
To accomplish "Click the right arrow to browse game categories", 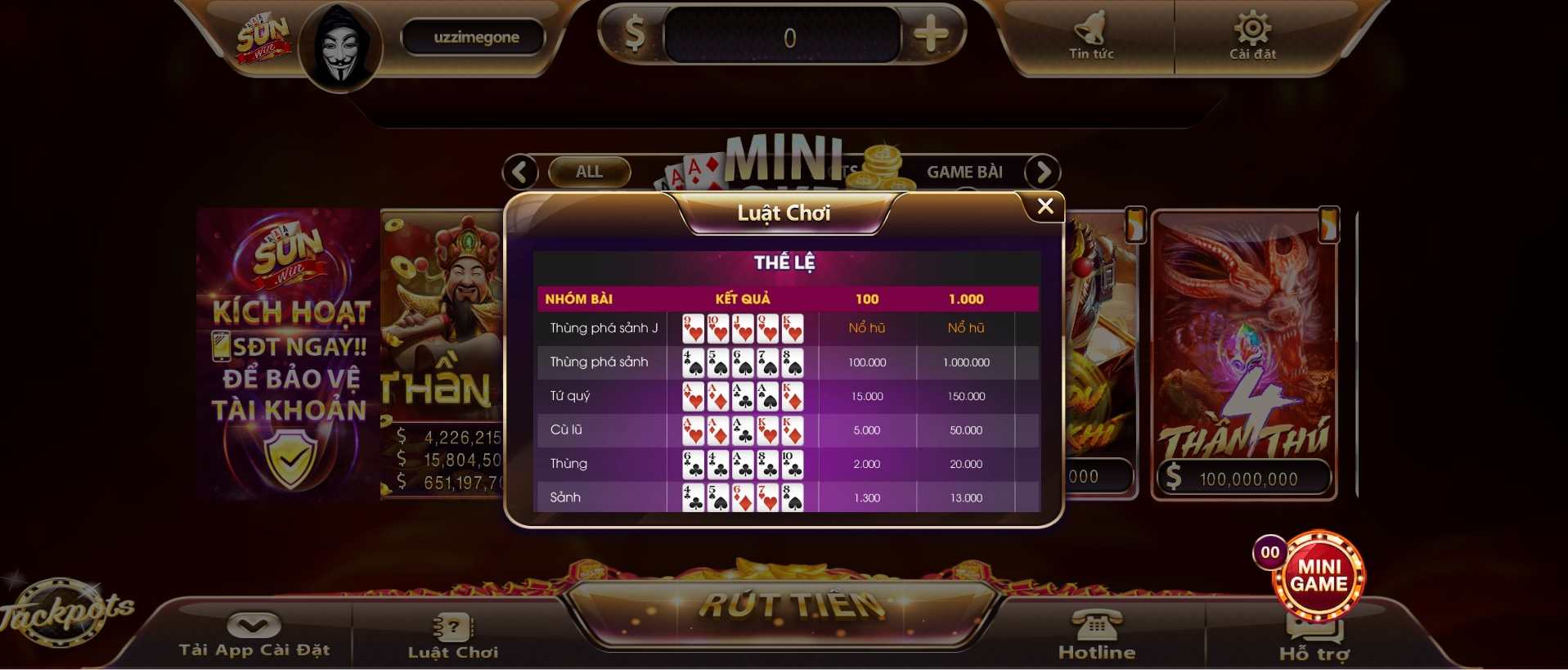I will (1042, 172).
